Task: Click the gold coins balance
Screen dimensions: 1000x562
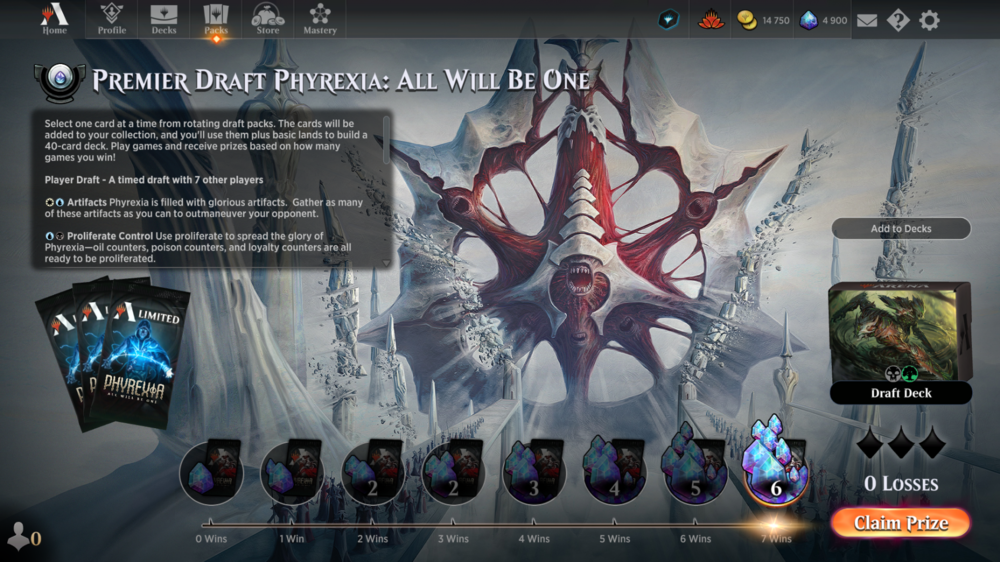Action: [x=764, y=20]
